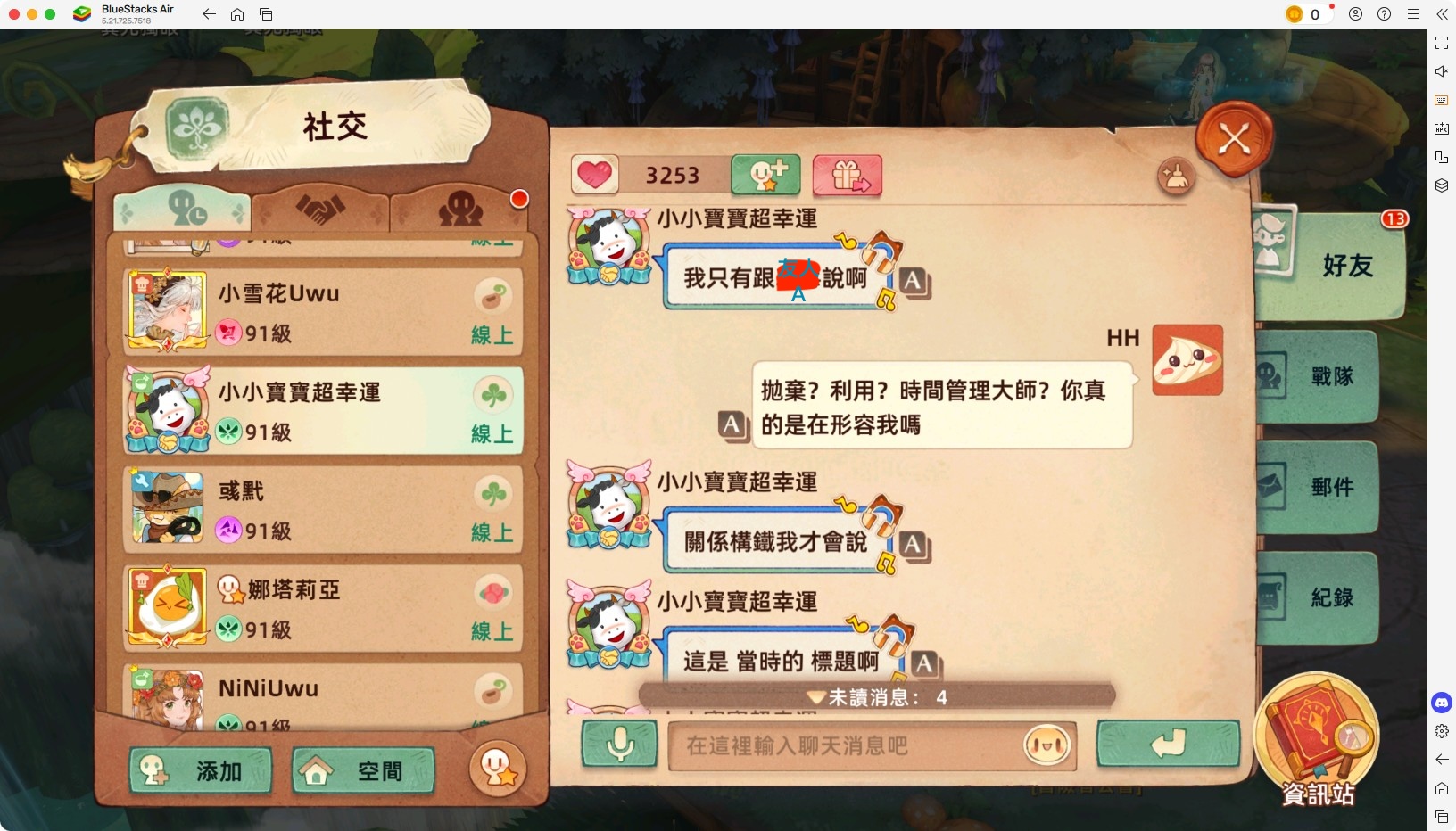Enter fullscreen via the BlueStacks sidebar icon
This screenshot has width=1456, height=831.
coord(1443,43)
